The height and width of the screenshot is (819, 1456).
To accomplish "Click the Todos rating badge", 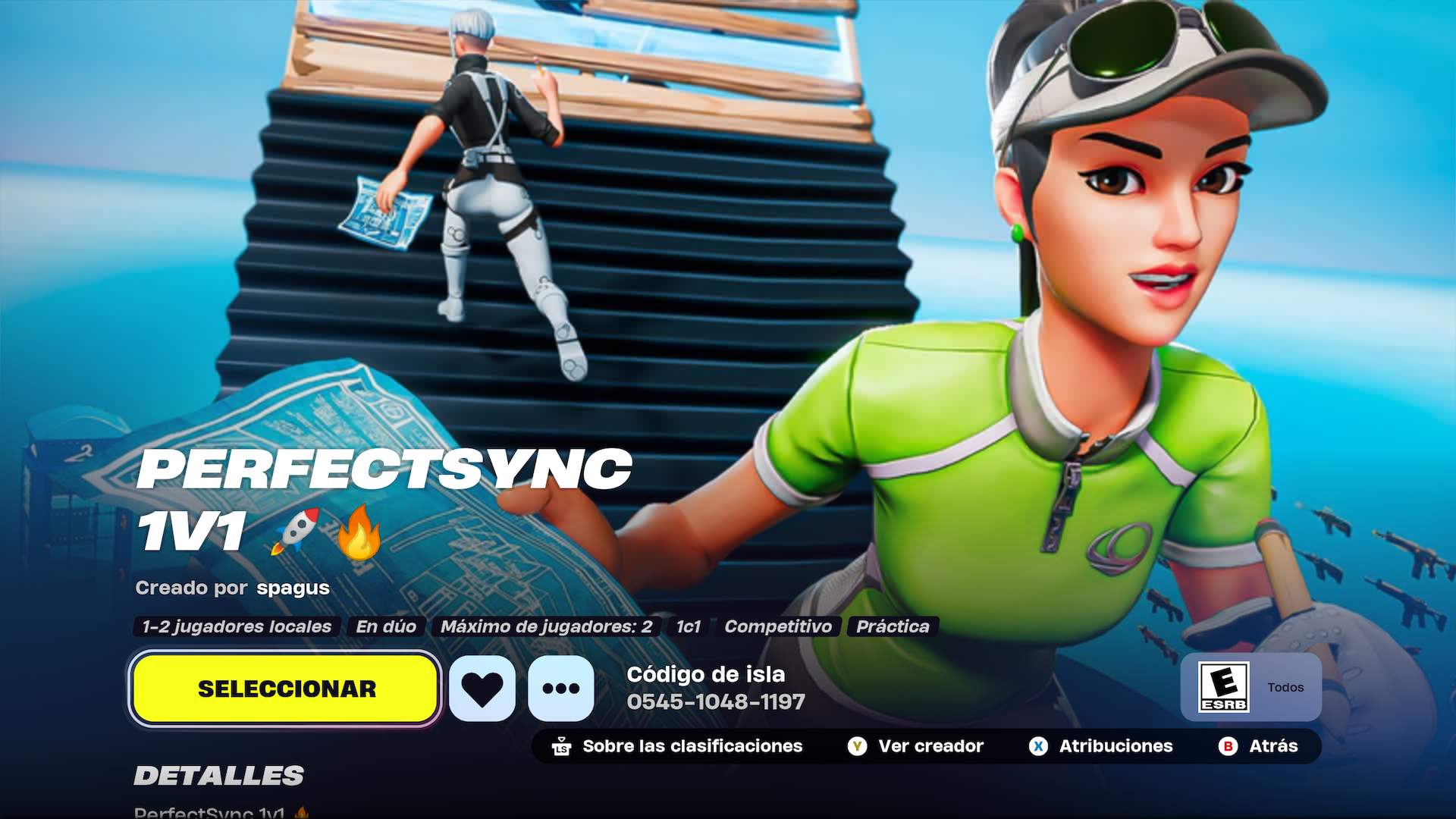I will (1285, 687).
